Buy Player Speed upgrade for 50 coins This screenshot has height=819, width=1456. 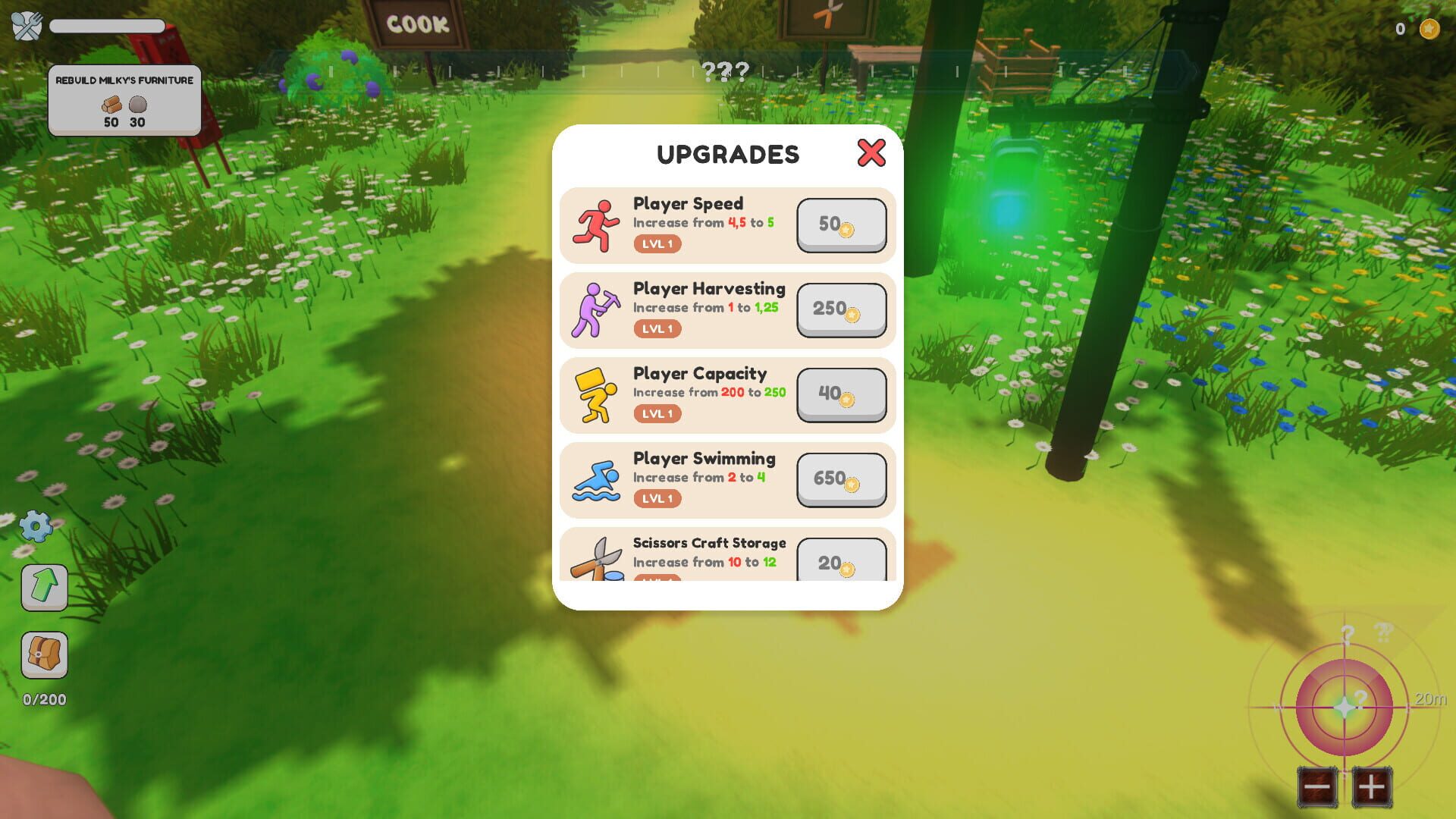840,224
